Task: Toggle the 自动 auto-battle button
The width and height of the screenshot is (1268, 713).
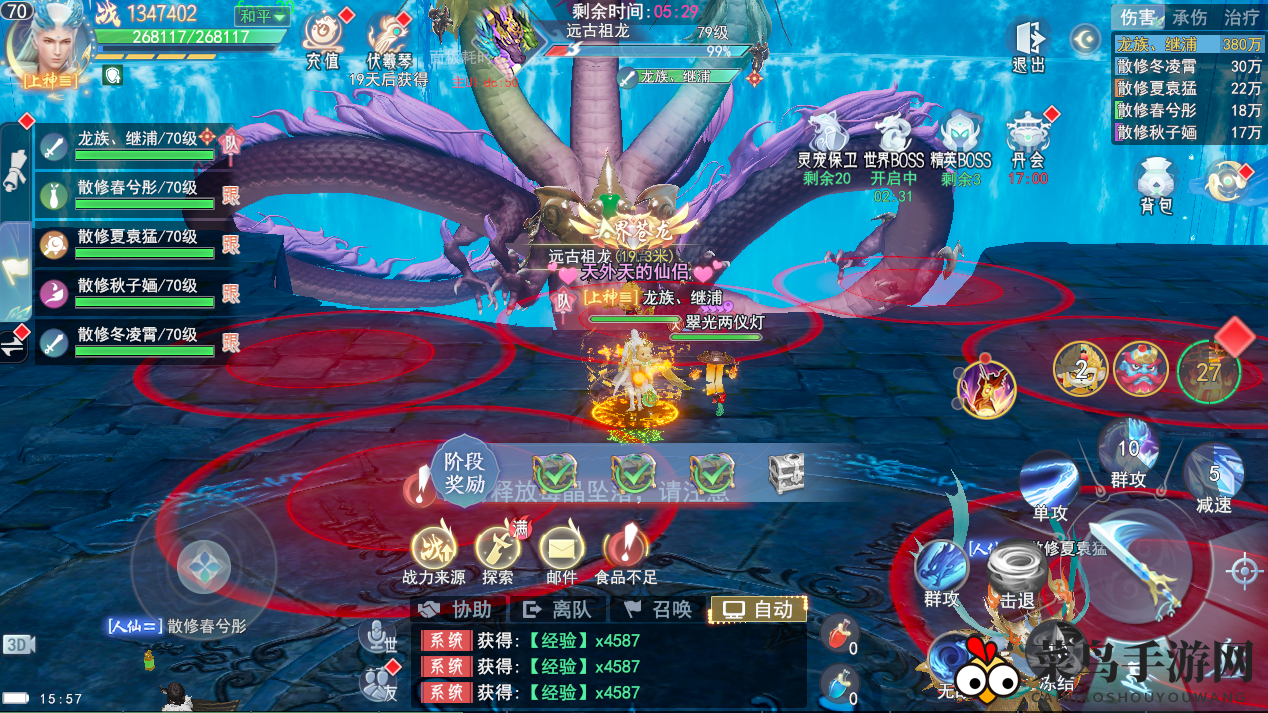Action: coord(758,609)
